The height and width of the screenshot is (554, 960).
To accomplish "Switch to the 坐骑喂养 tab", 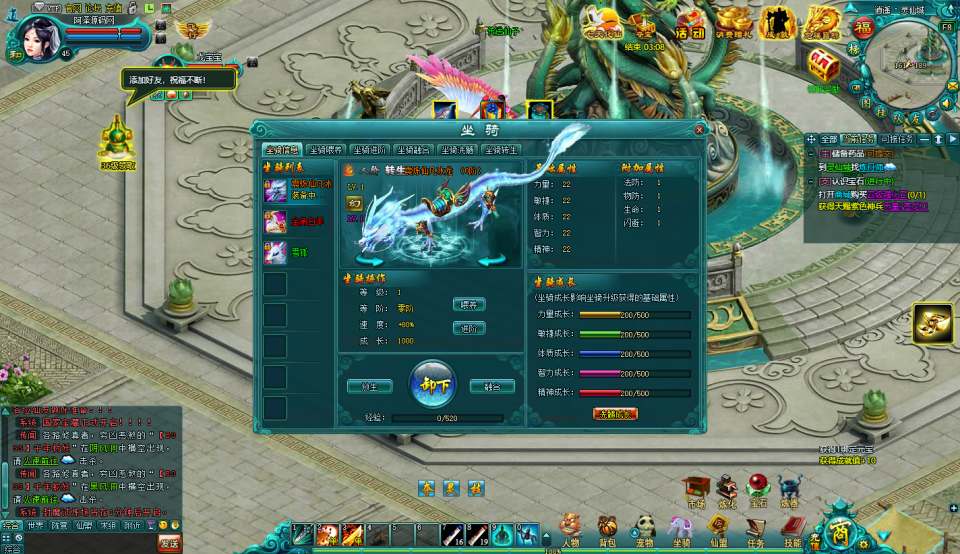I will pos(324,150).
